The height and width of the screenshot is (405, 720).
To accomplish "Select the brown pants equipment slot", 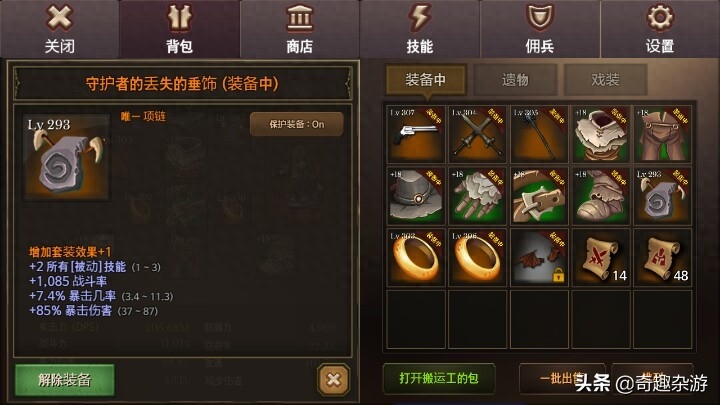I will [661, 133].
